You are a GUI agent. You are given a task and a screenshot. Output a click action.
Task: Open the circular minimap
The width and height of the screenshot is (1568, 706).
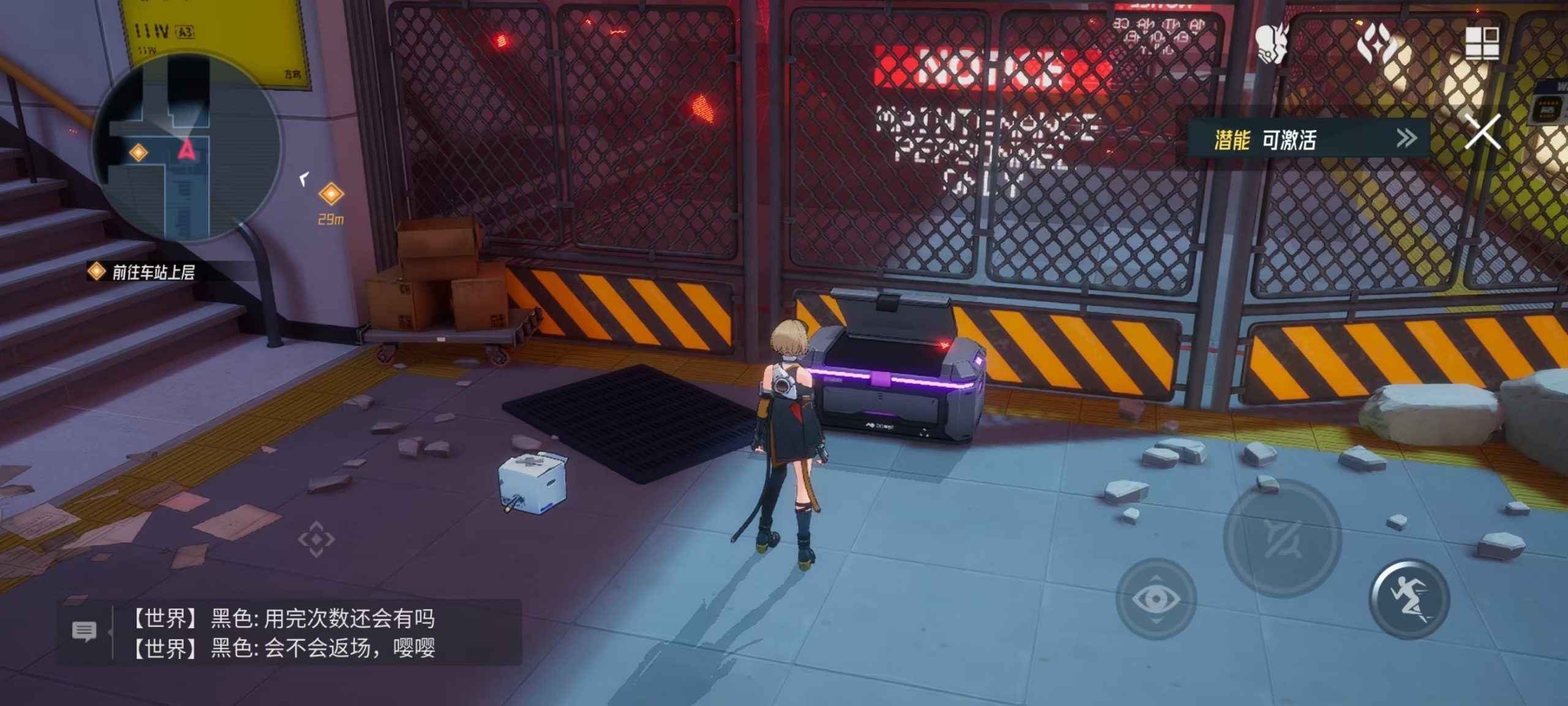tap(187, 147)
